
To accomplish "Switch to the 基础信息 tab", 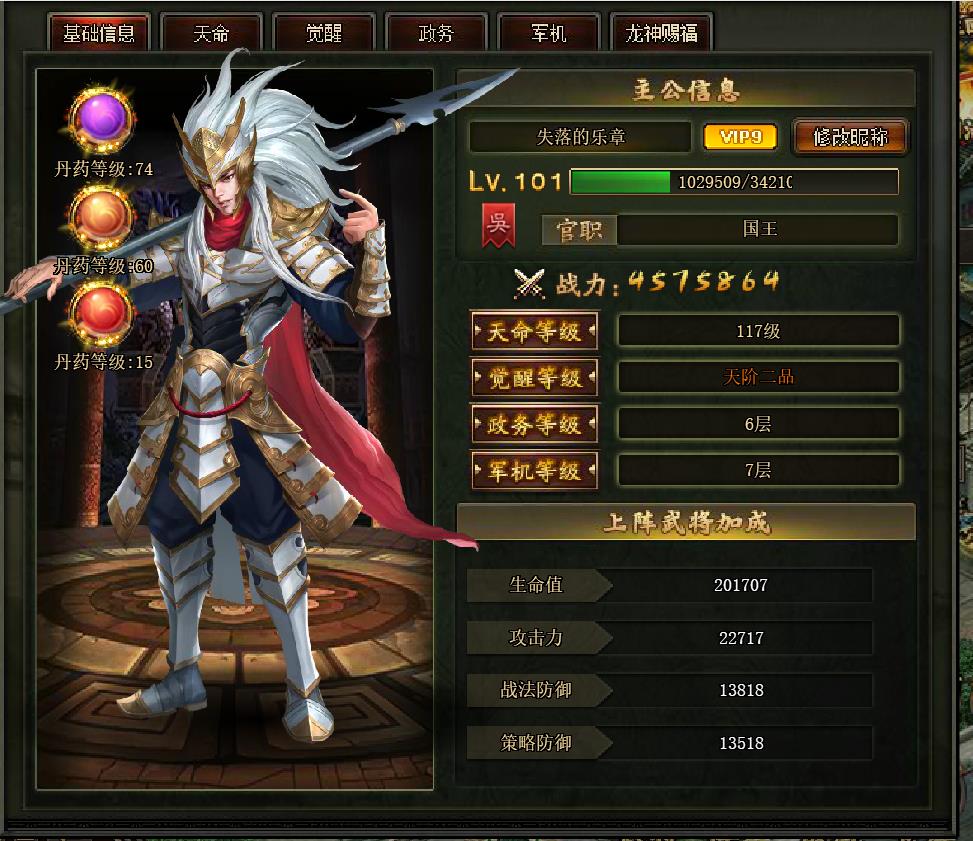I will pyautogui.click(x=98, y=33).
